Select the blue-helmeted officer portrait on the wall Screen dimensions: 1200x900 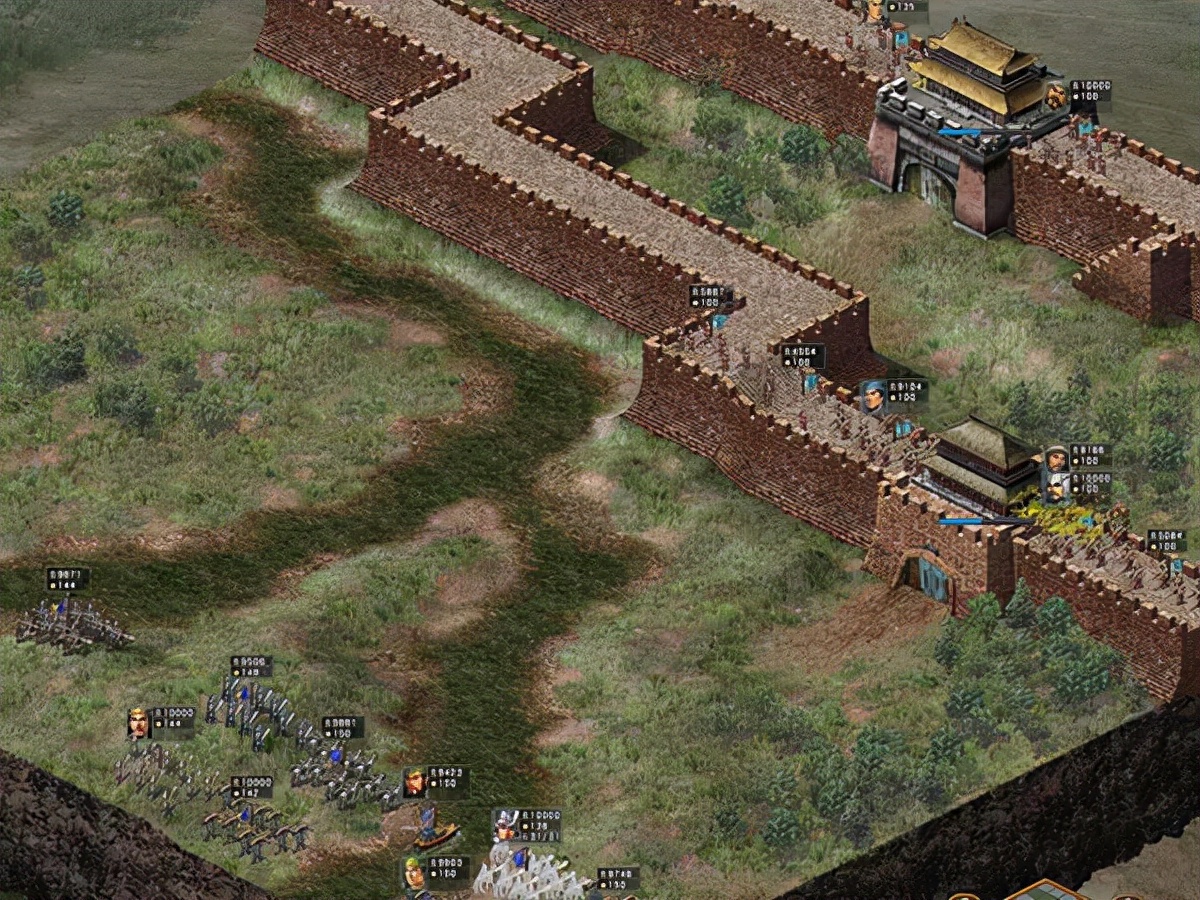[873, 395]
